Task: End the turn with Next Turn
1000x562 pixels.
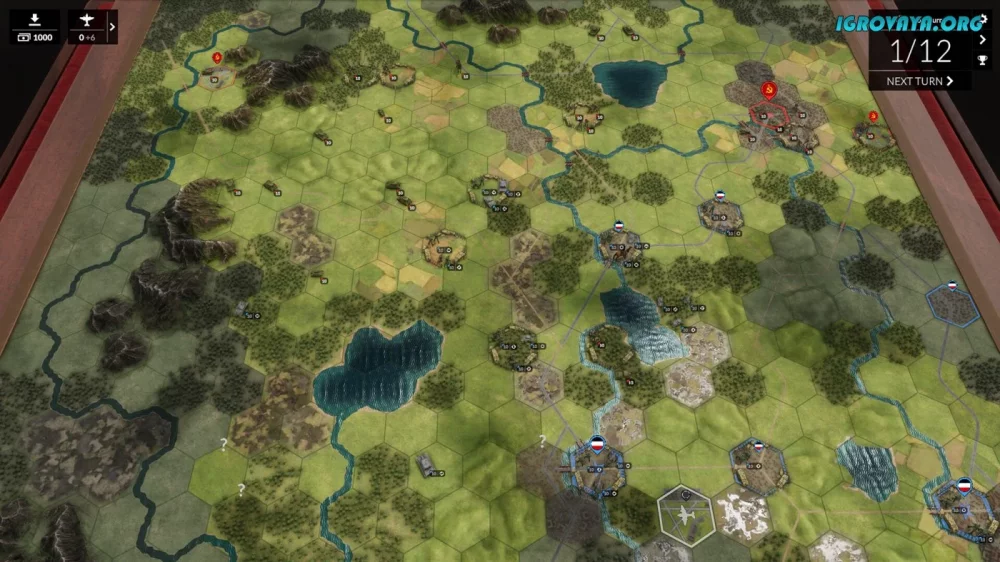Action: pos(920,81)
